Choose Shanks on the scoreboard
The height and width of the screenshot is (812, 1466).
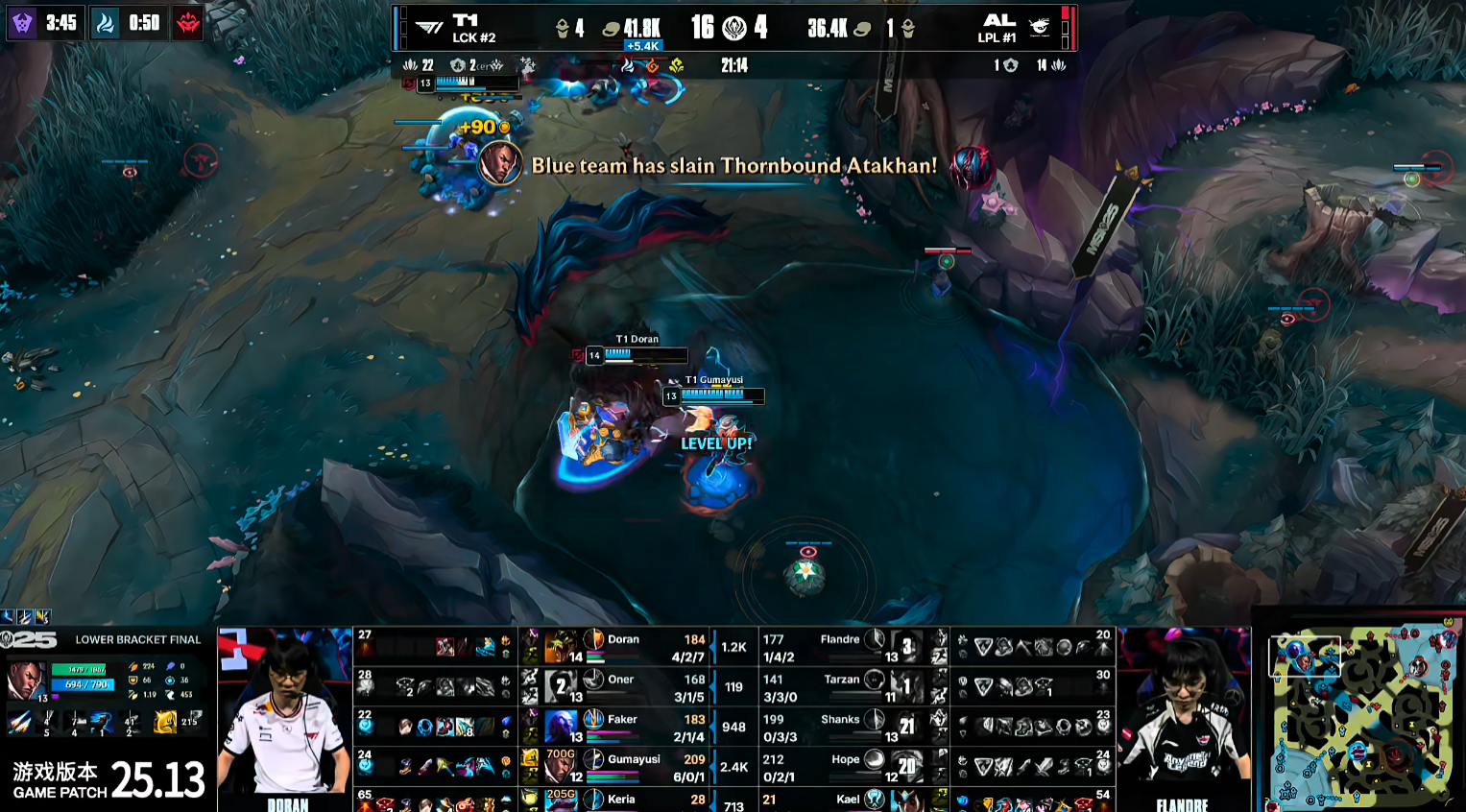840,726
